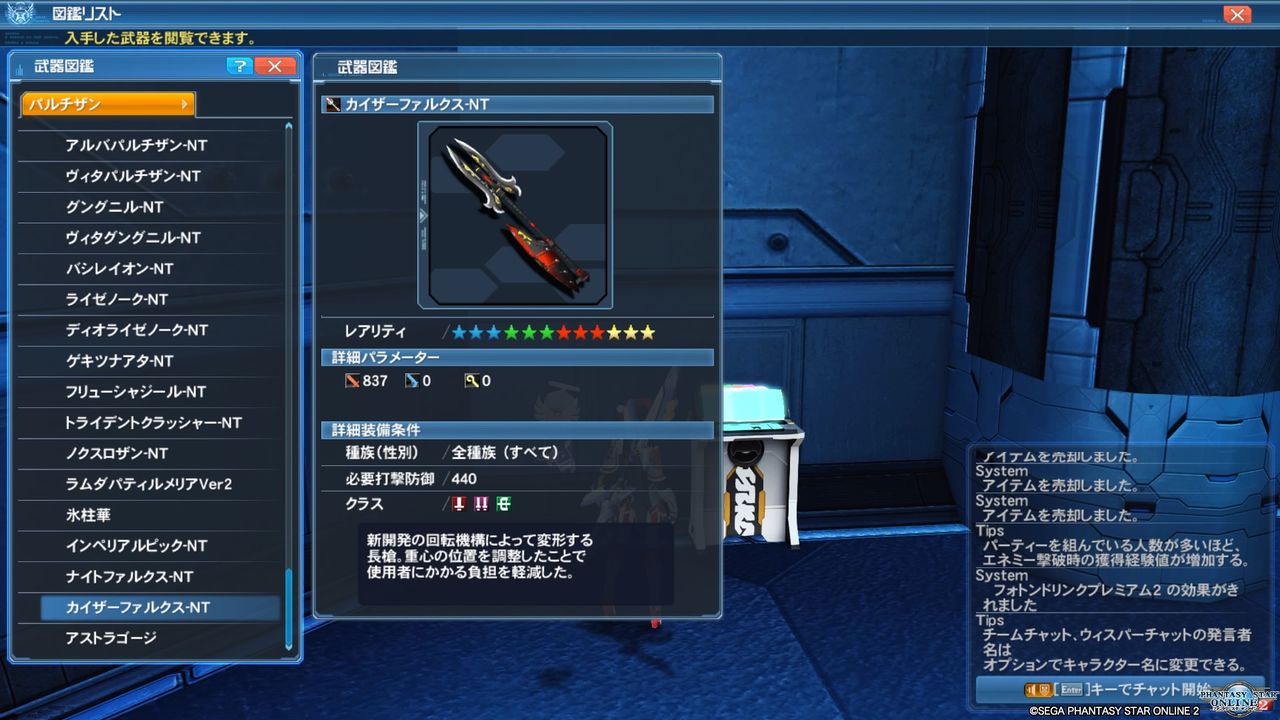Select the purple Fighter class icon
Image resolution: width=1280 pixels, height=720 pixels.
pyautogui.click(x=480, y=505)
